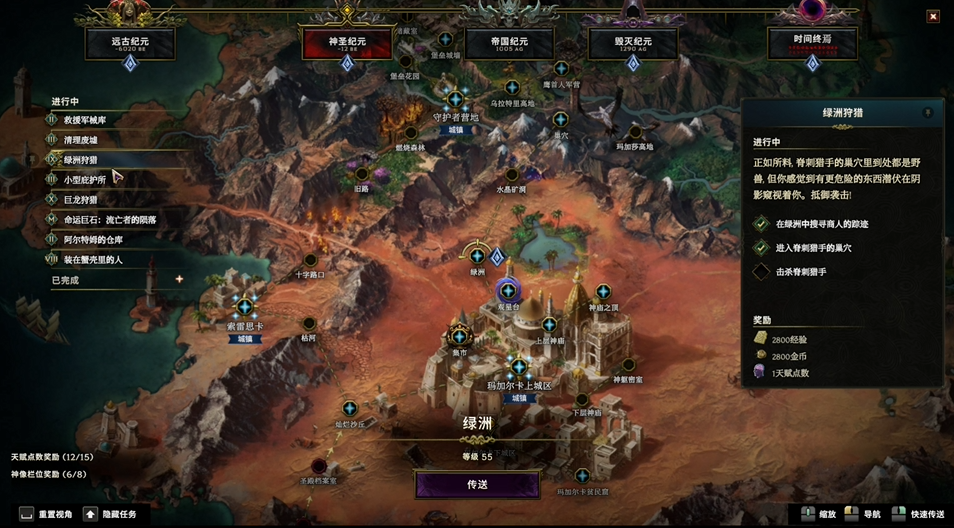Viewport: 954px width, 528px height.
Task: Choose the 玛加尔卡上城区 town waypoint
Action: [x=518, y=367]
